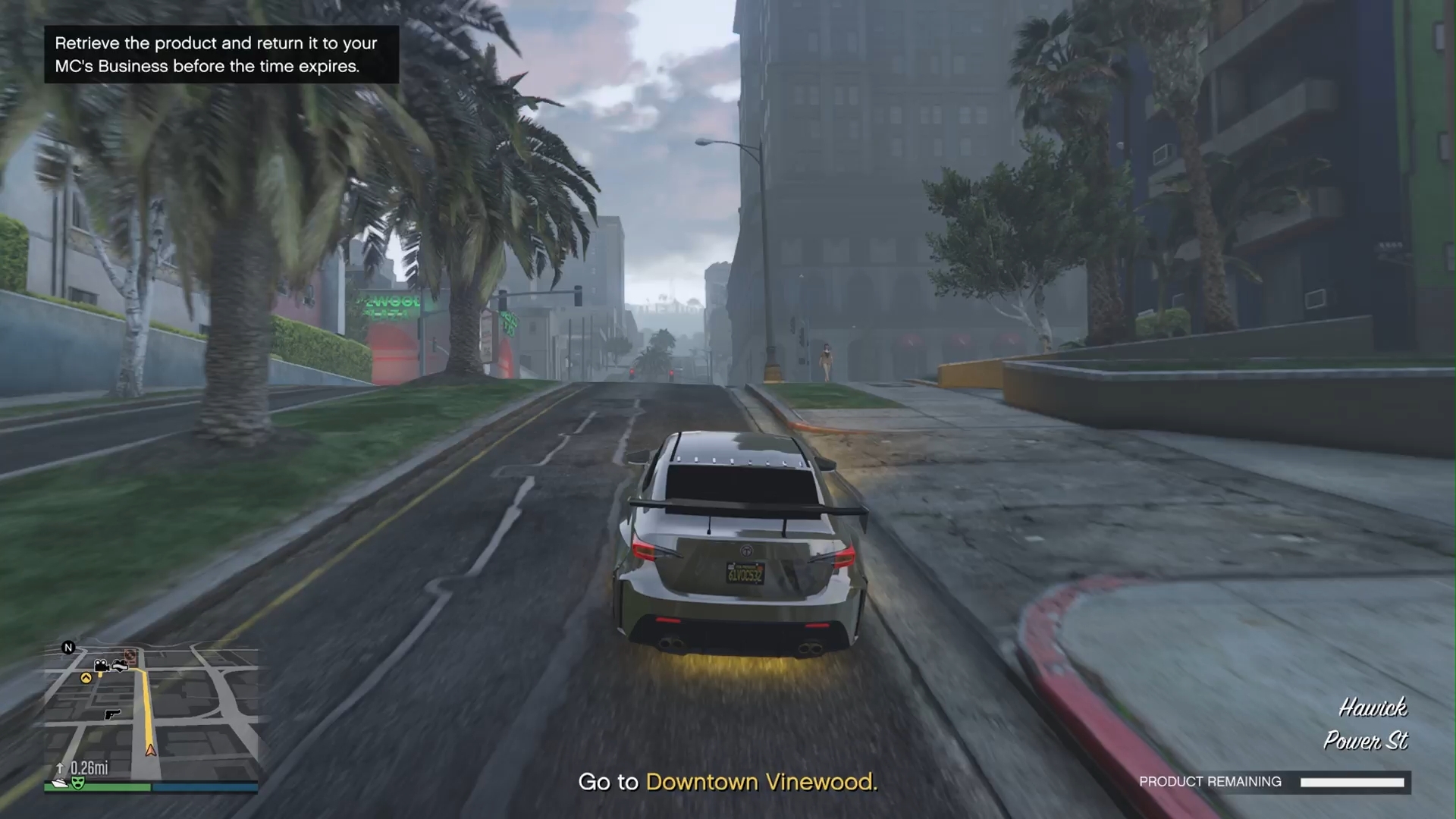Select the orange player arrow on minimap
Image resolution: width=1456 pixels, height=819 pixels.
coord(151,750)
